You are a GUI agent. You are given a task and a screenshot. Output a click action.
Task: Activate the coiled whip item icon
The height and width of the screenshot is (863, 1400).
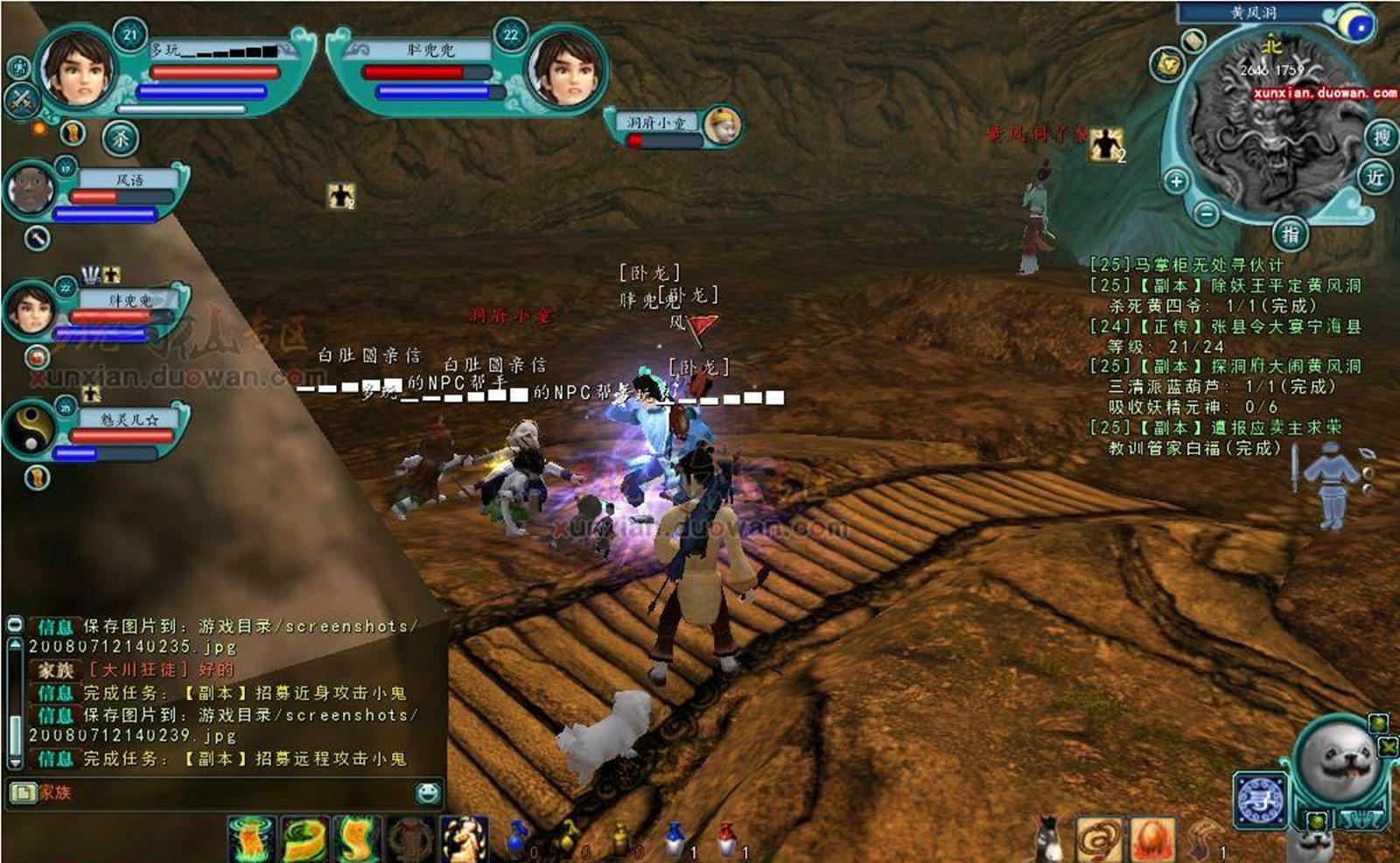coord(1100,841)
